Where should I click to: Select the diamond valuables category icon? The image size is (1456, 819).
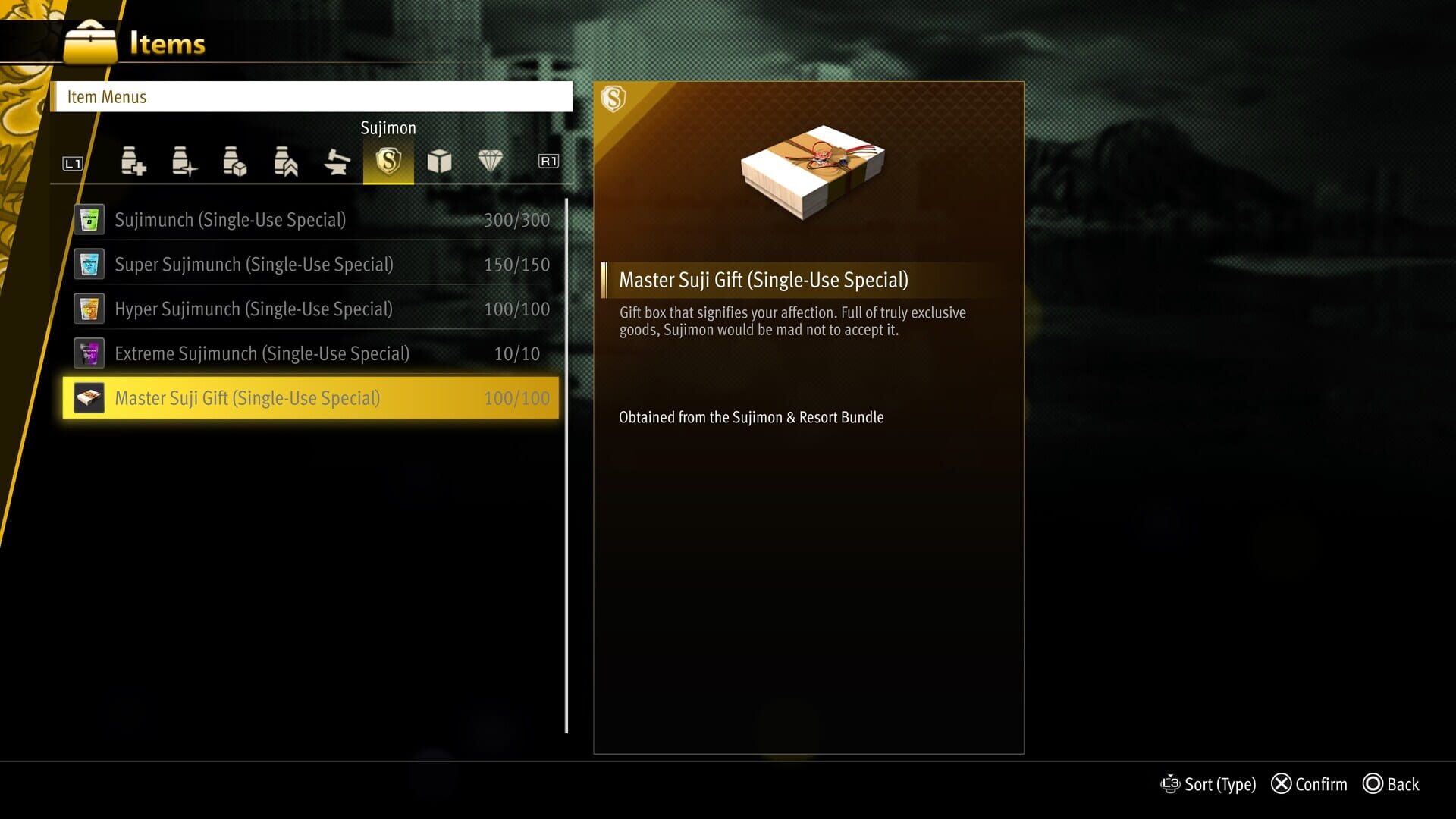click(491, 162)
